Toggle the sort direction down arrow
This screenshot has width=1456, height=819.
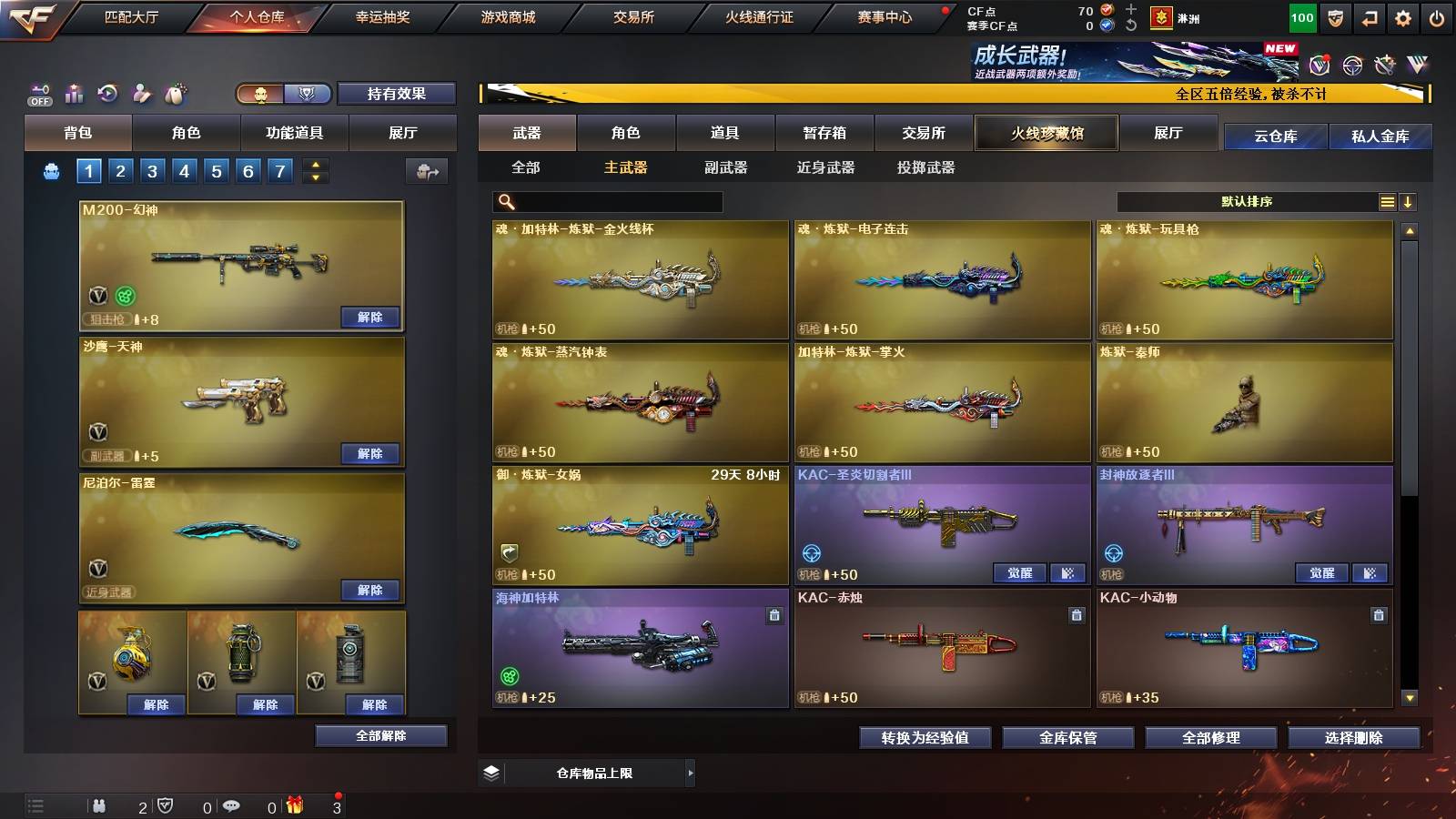1410,201
